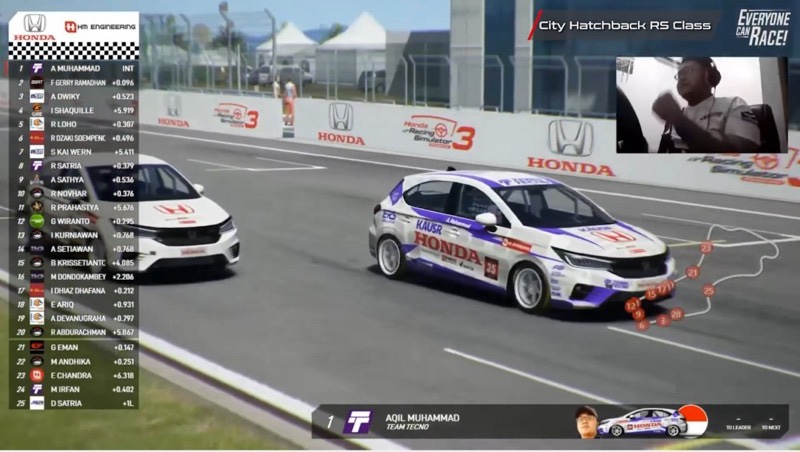800x452 pixels.
Task: Select S Kai Wern's leaderboard entry
Action: [75, 152]
